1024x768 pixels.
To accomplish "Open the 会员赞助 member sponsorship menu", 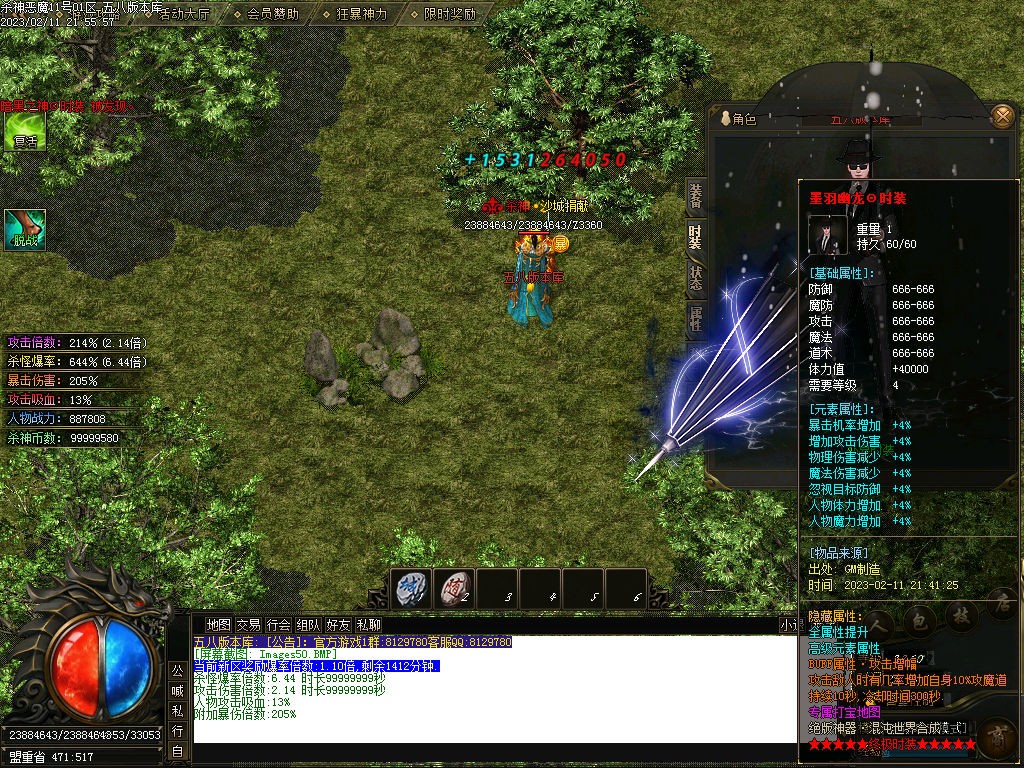I will (274, 14).
